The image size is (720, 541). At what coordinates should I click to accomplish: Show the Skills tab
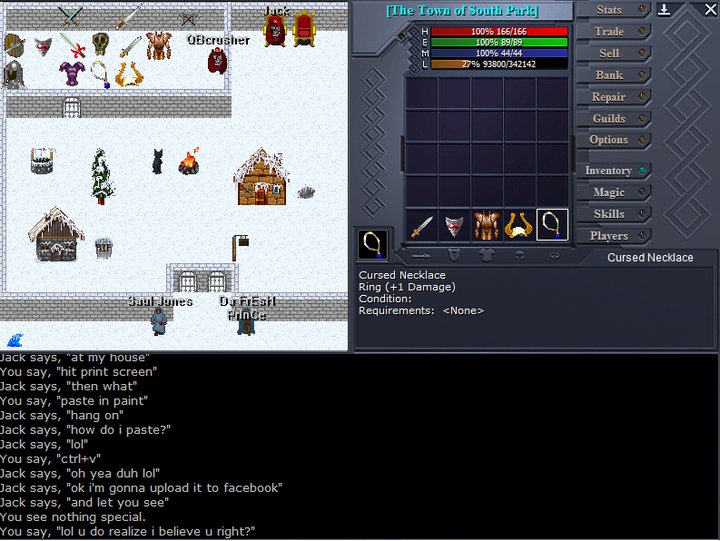[609, 214]
